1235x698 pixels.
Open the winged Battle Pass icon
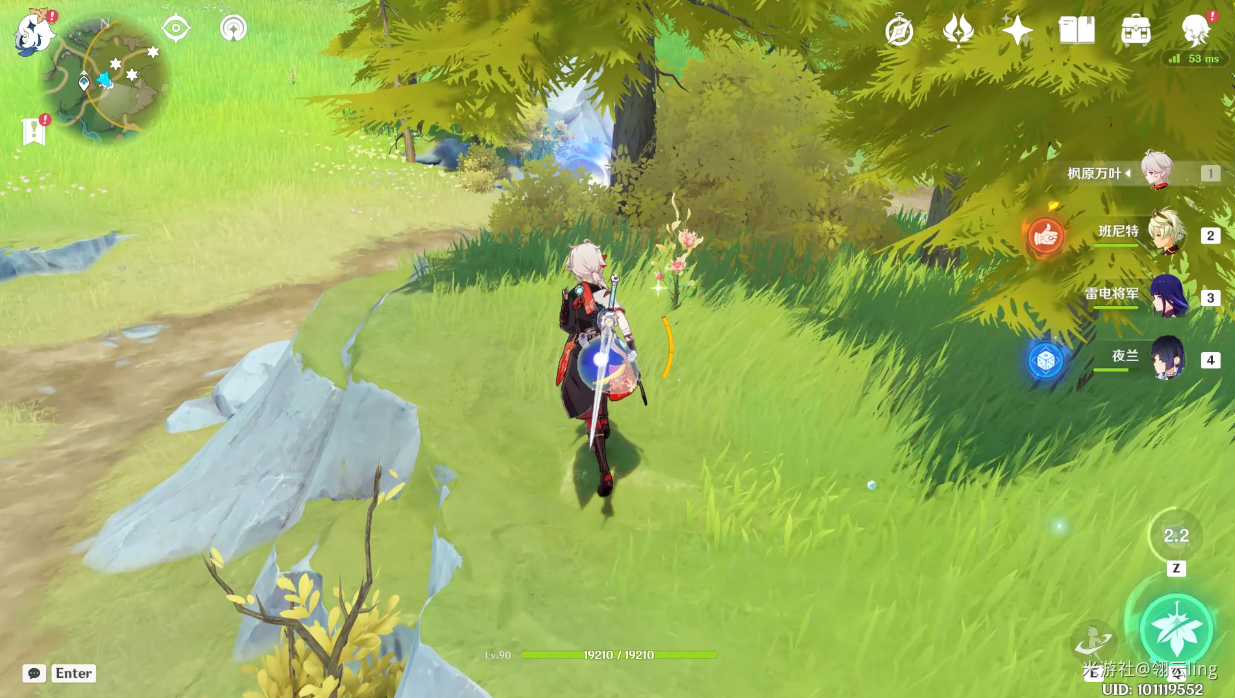[x=958, y=31]
